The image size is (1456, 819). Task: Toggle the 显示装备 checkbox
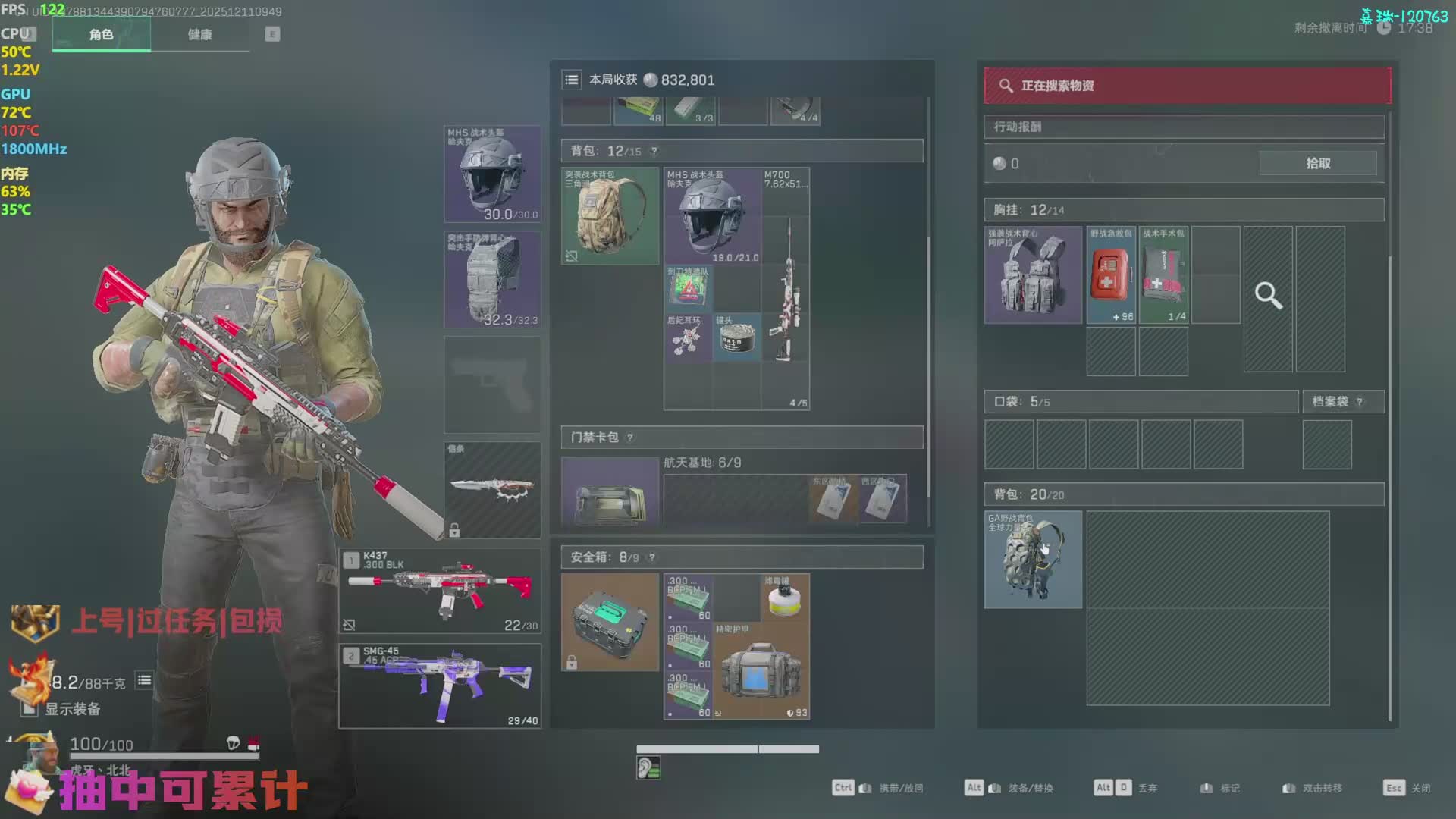pos(30,709)
